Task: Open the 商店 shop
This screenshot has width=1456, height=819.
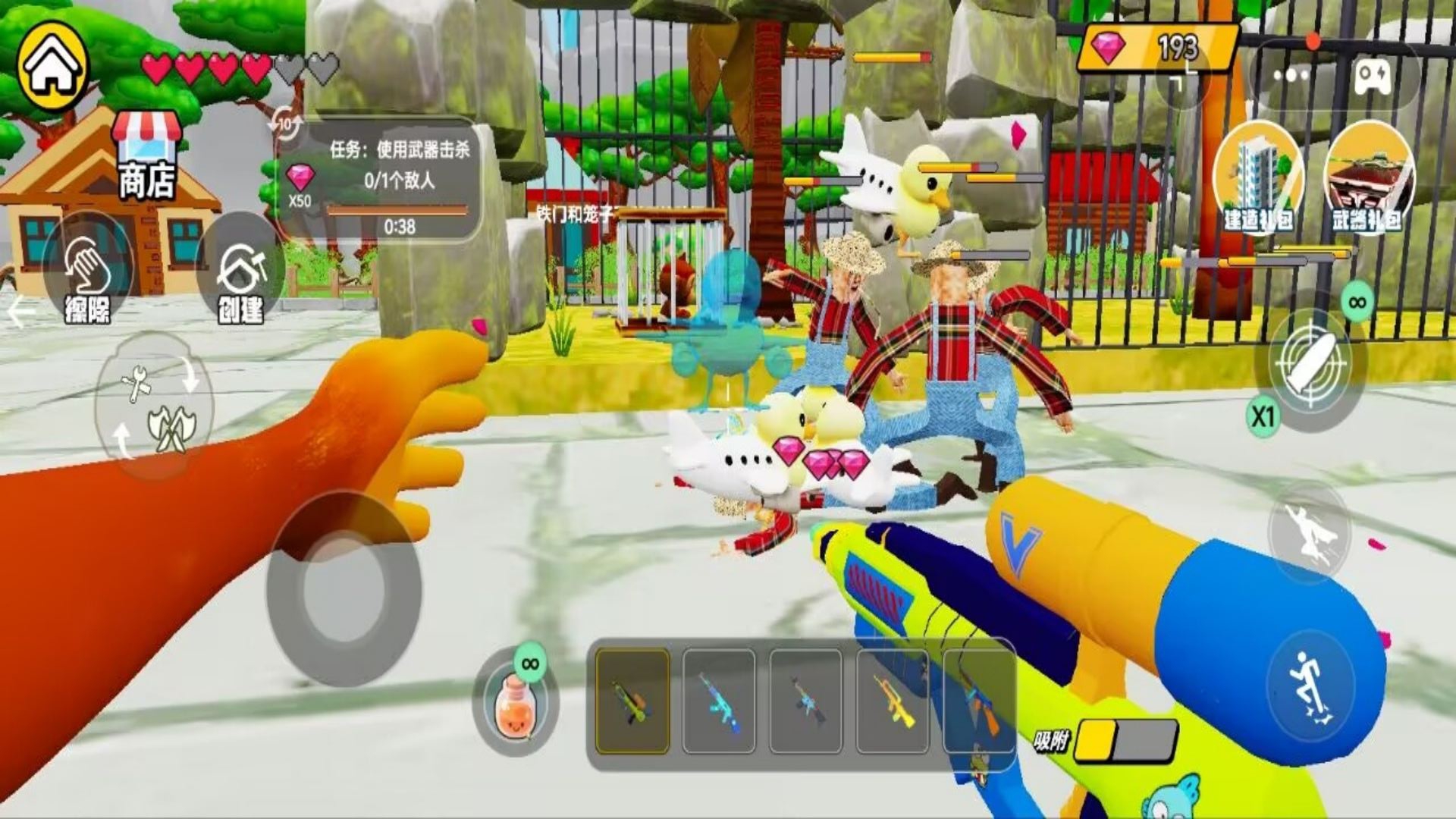Action: click(146, 155)
